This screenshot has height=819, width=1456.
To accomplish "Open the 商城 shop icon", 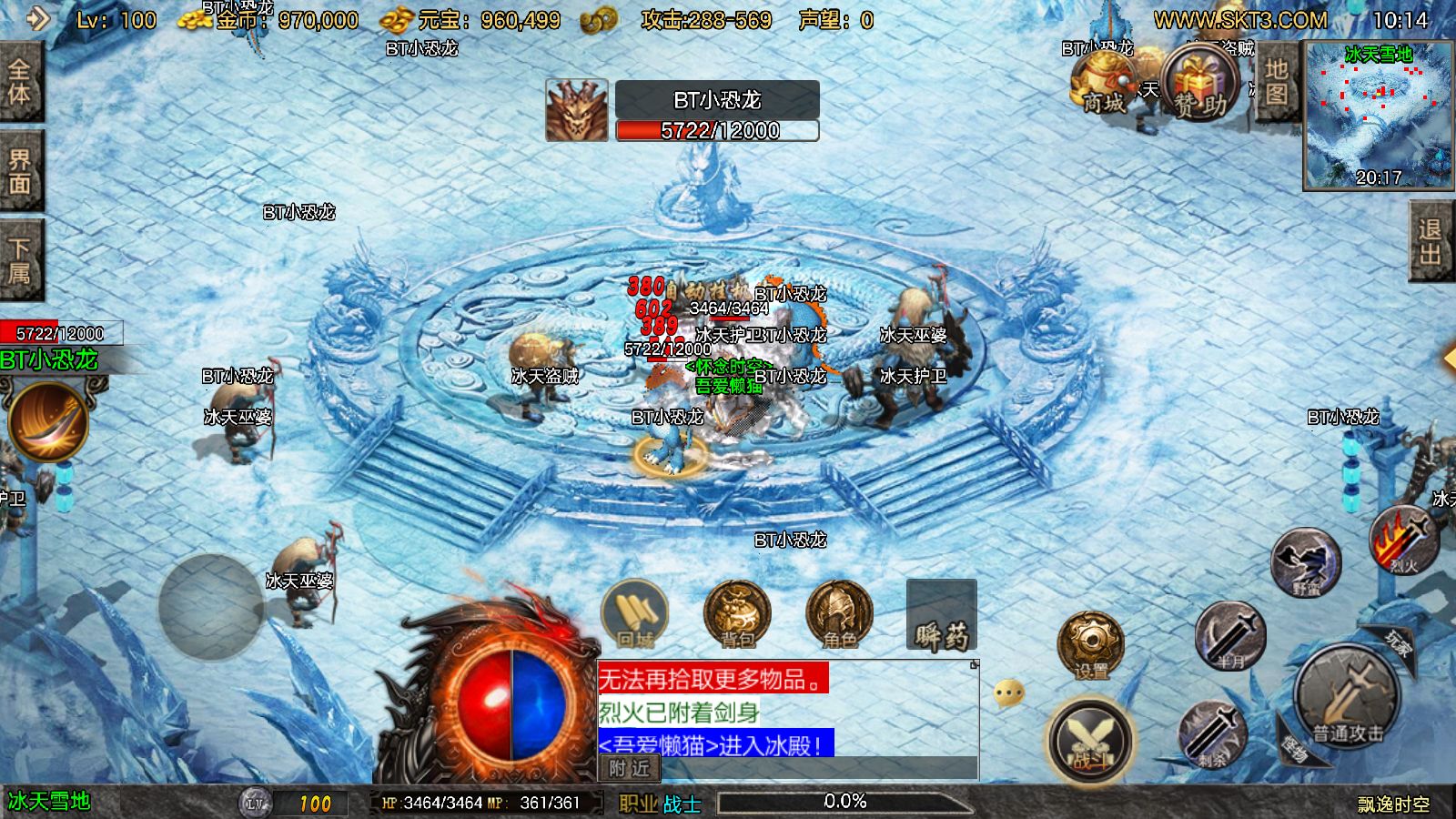I will [1103, 82].
